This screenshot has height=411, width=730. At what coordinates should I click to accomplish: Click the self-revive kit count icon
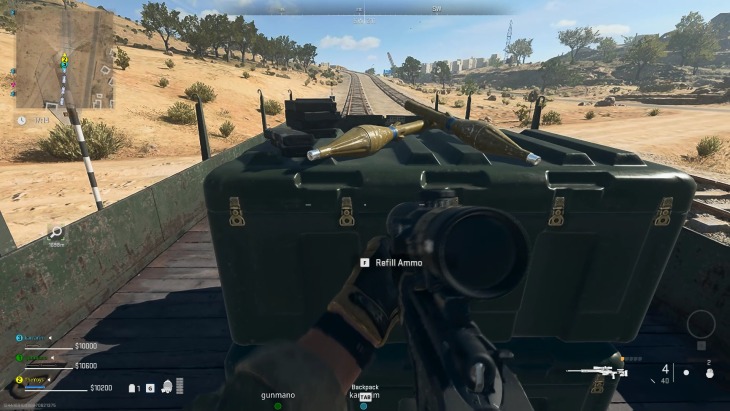pos(134,387)
